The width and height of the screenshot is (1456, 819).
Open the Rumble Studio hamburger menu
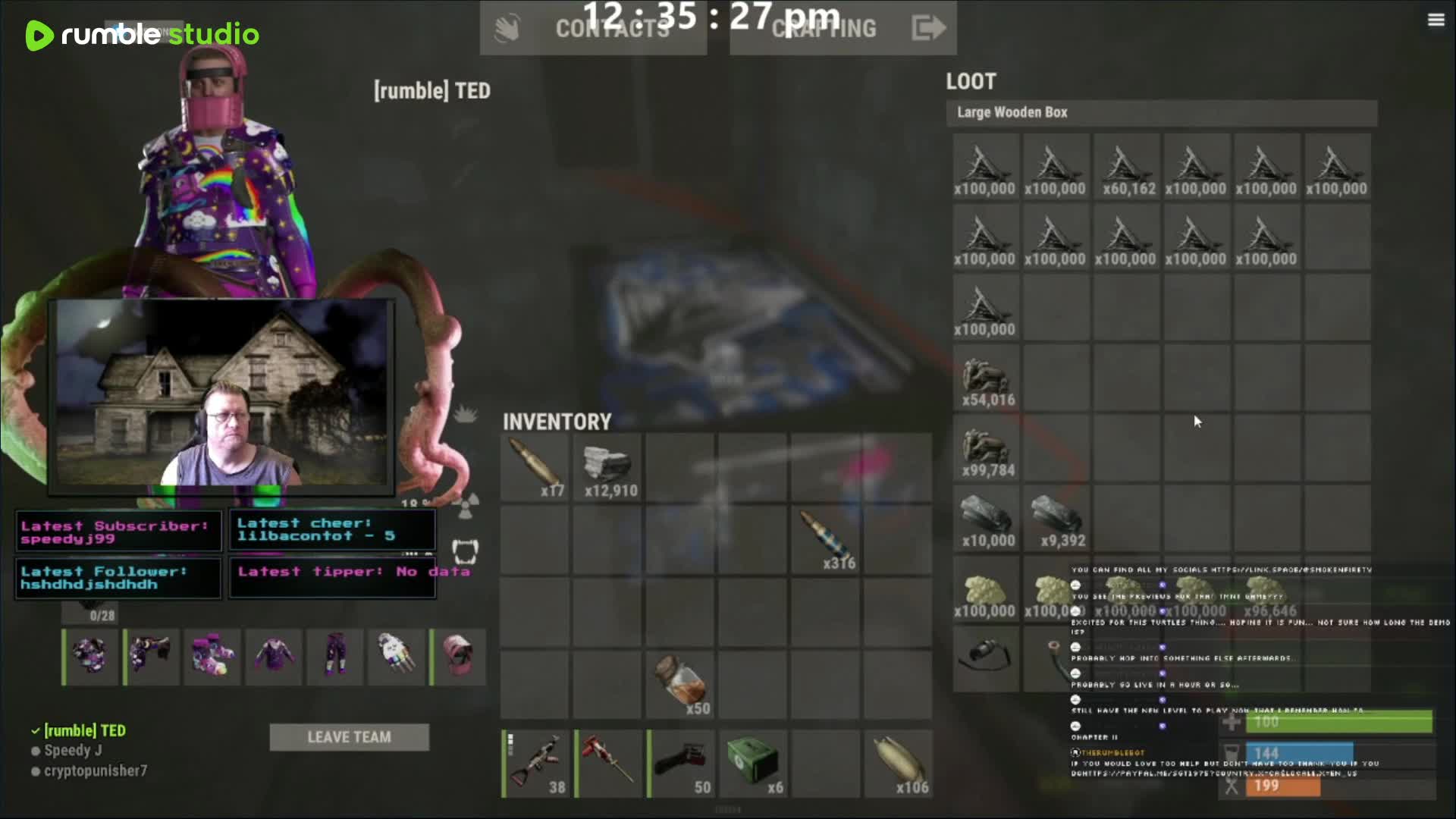click(x=1436, y=20)
